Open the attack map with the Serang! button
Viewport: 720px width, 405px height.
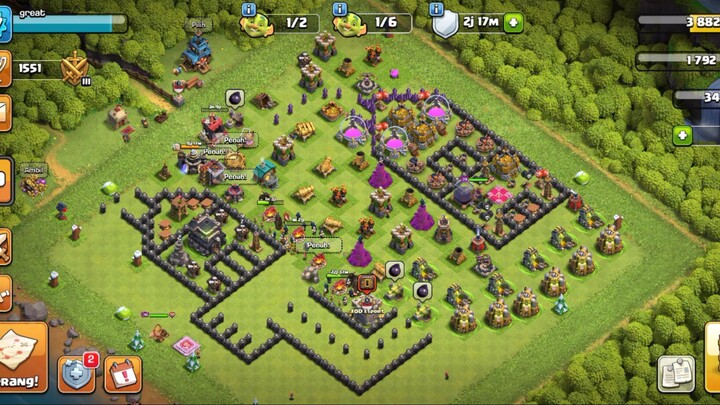[x=22, y=356]
